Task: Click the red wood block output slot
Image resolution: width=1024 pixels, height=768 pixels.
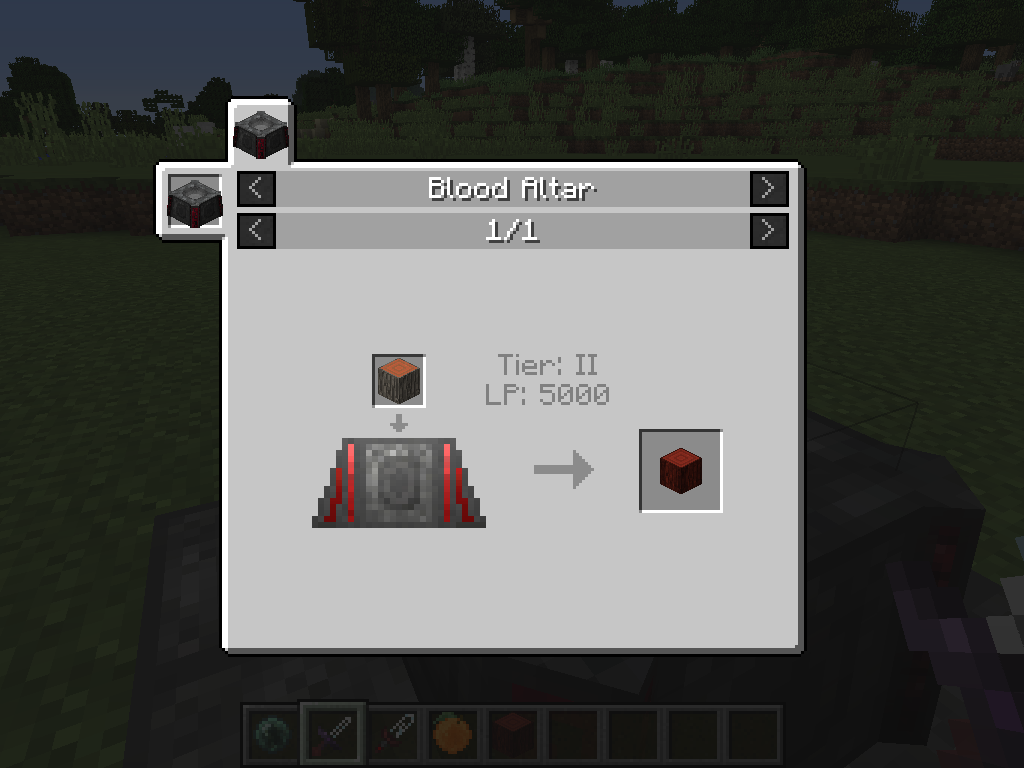Action: coord(680,471)
